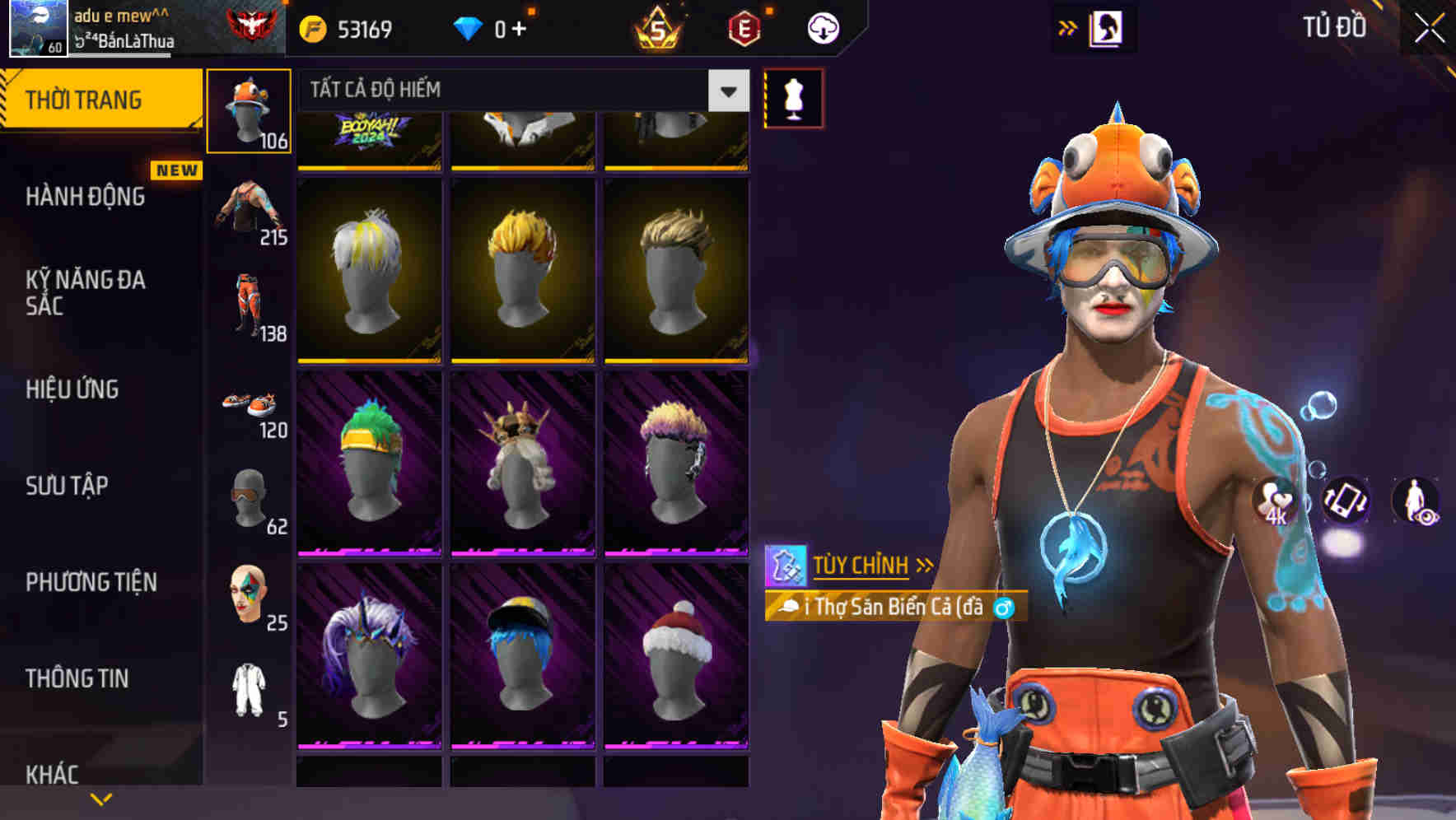Open the TÙY CHỈNH customization link
This screenshot has height=820, width=1456.
pos(862,565)
